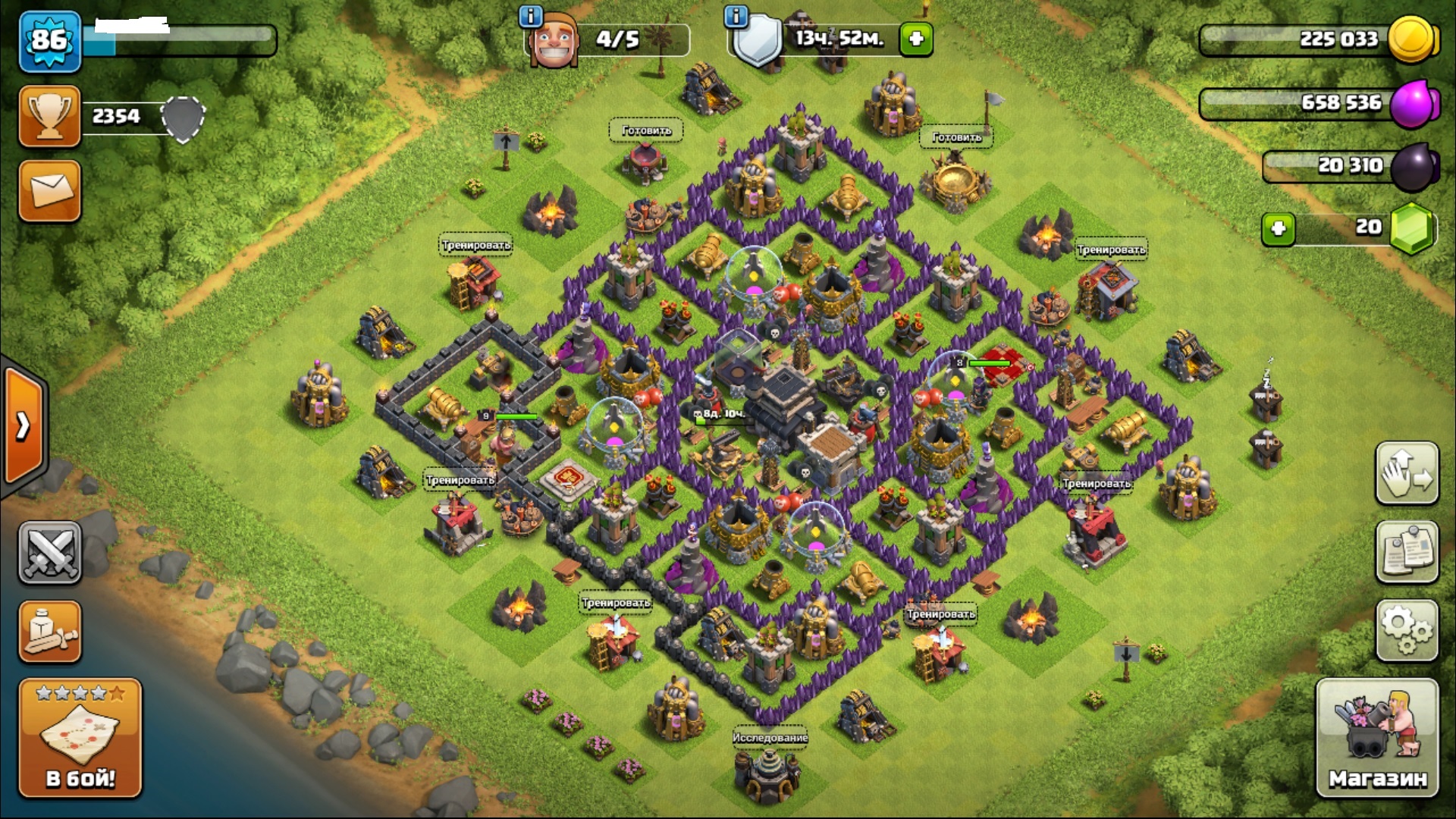Start an attack with the В бой! button
The height and width of the screenshot is (819, 1456).
[x=80, y=738]
